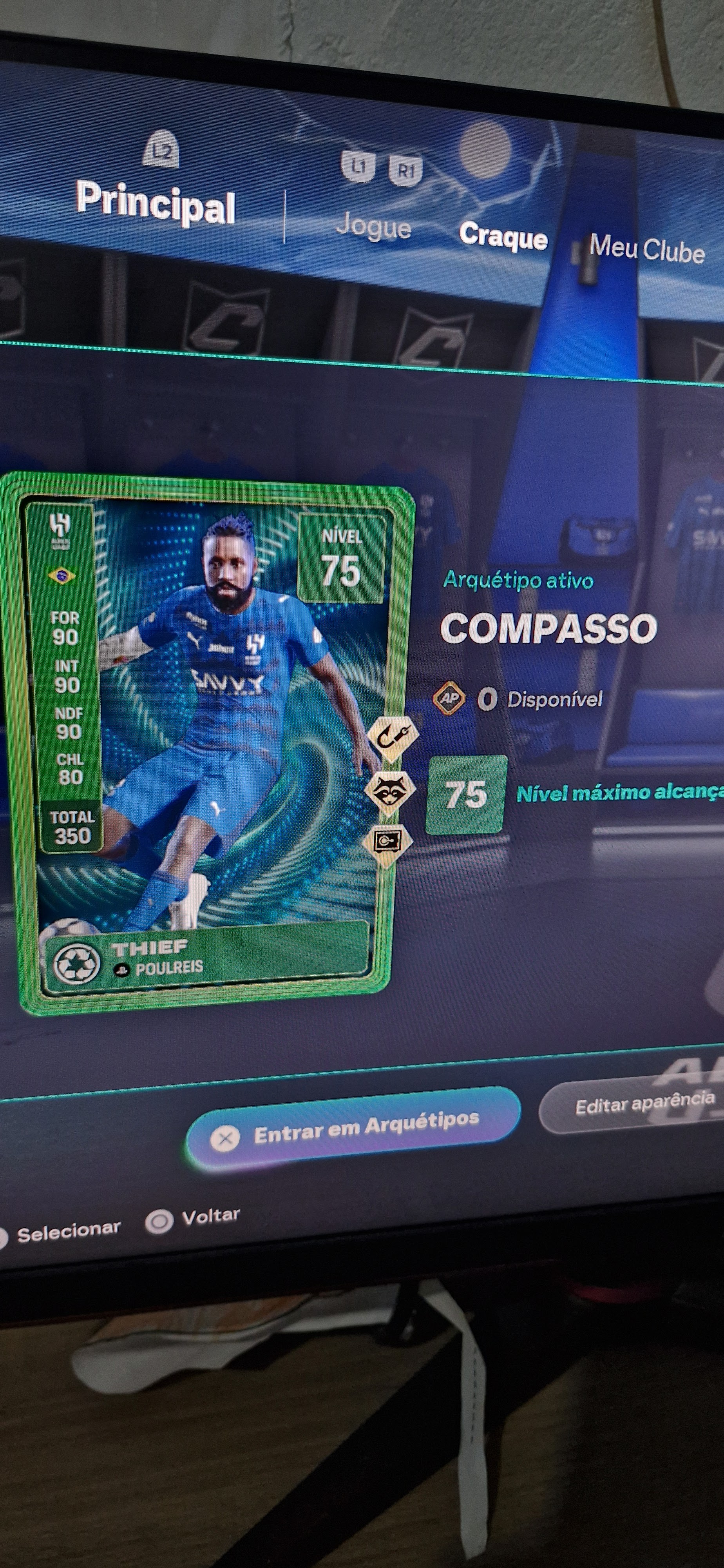The height and width of the screenshot is (1568, 724).
Task: Inspect the safe vault playstyle icon
Action: (387, 842)
